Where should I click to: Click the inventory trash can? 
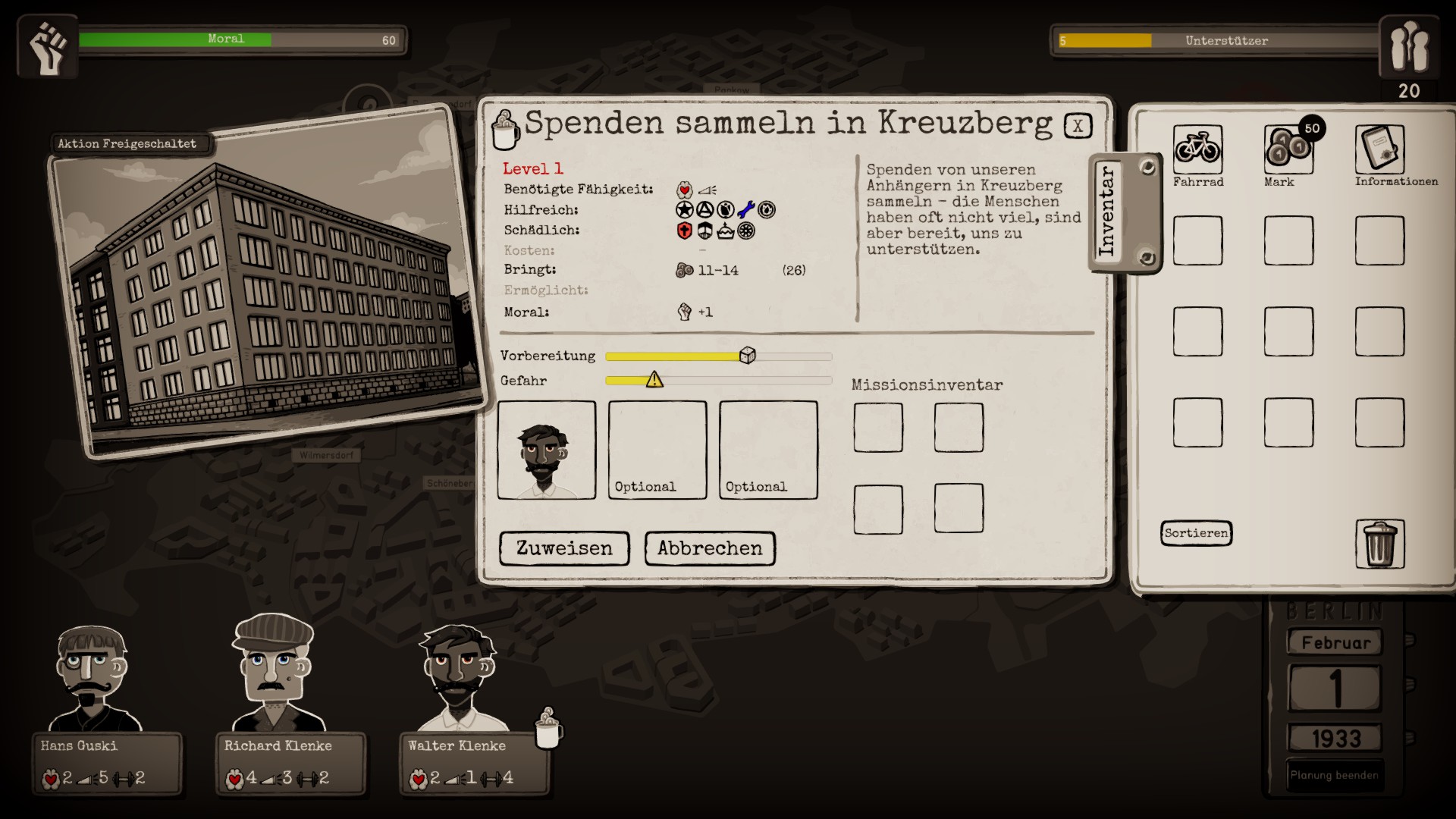point(1379,544)
